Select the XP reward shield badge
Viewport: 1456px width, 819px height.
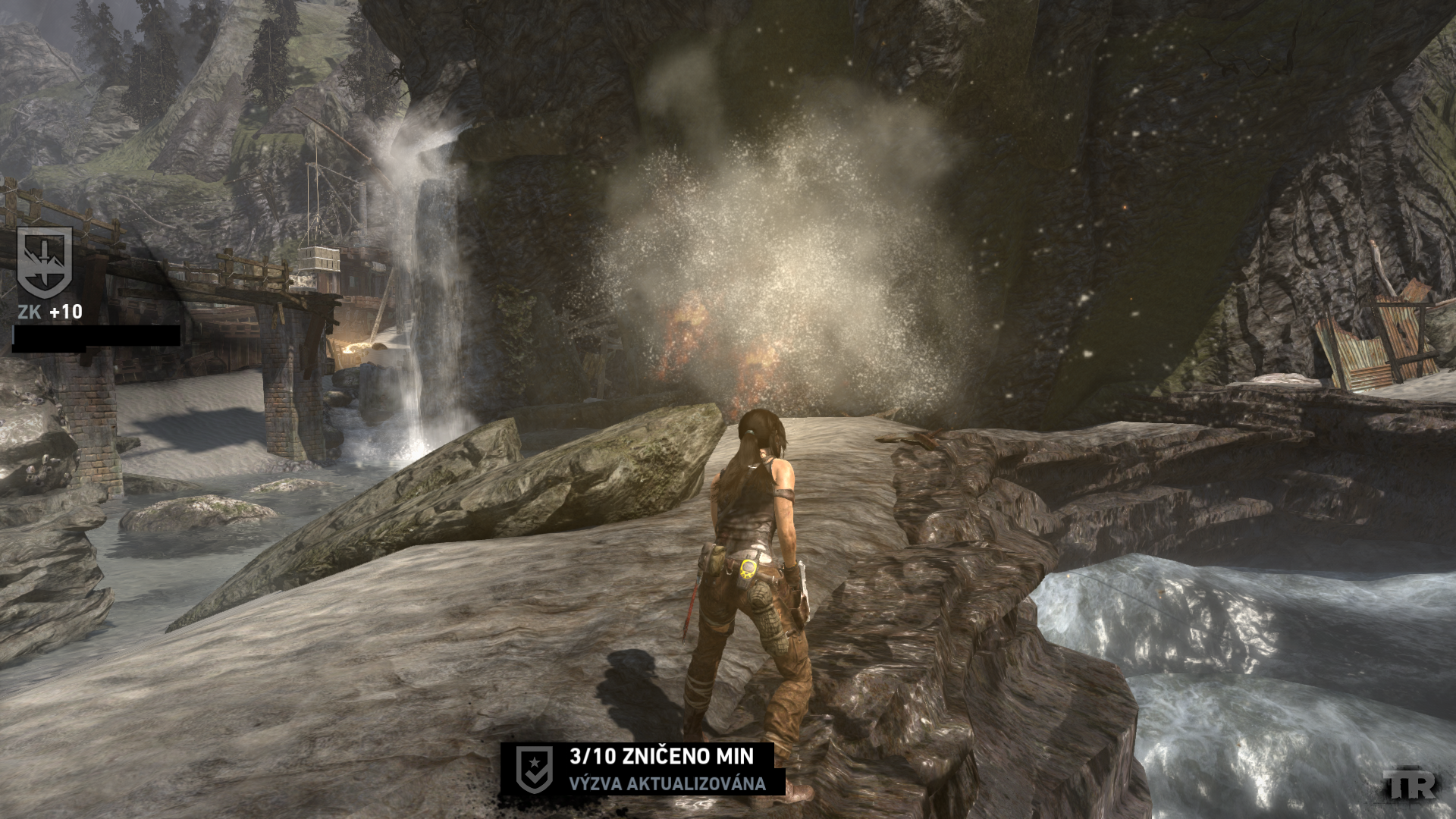[45, 262]
